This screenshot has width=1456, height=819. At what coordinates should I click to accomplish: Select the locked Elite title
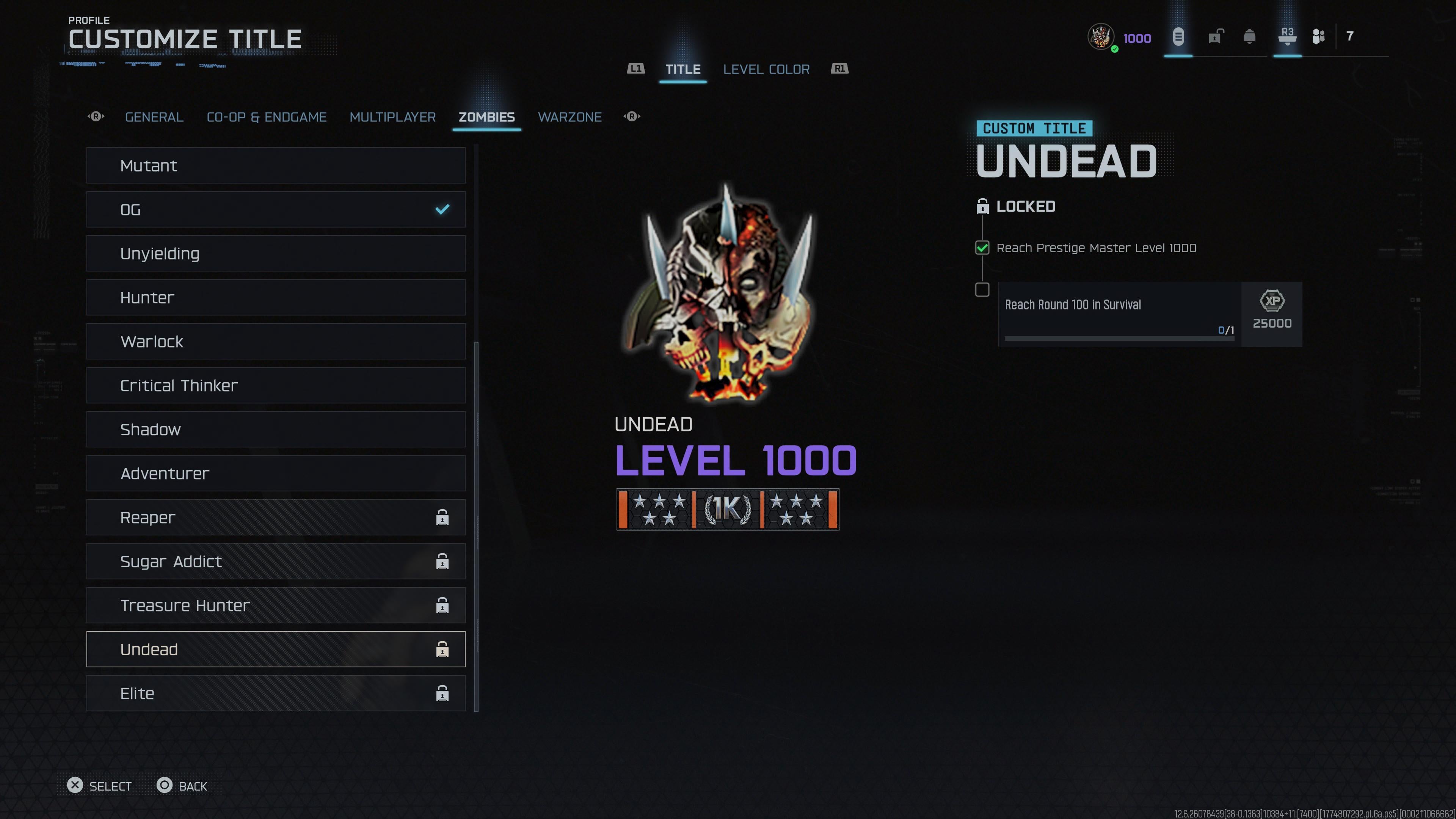pyautogui.click(x=275, y=693)
